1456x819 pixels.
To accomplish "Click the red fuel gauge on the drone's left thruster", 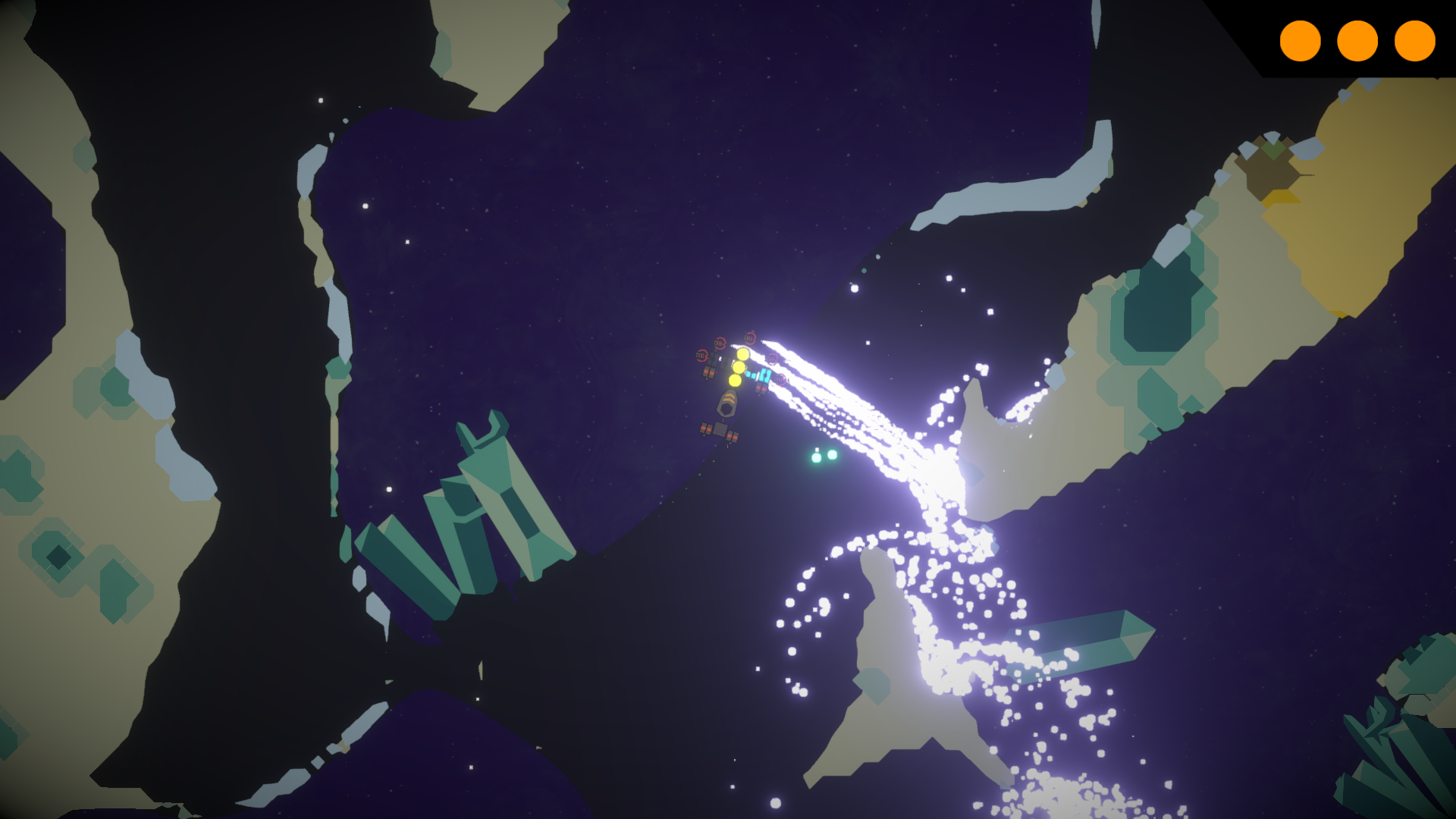I will coord(701,355).
